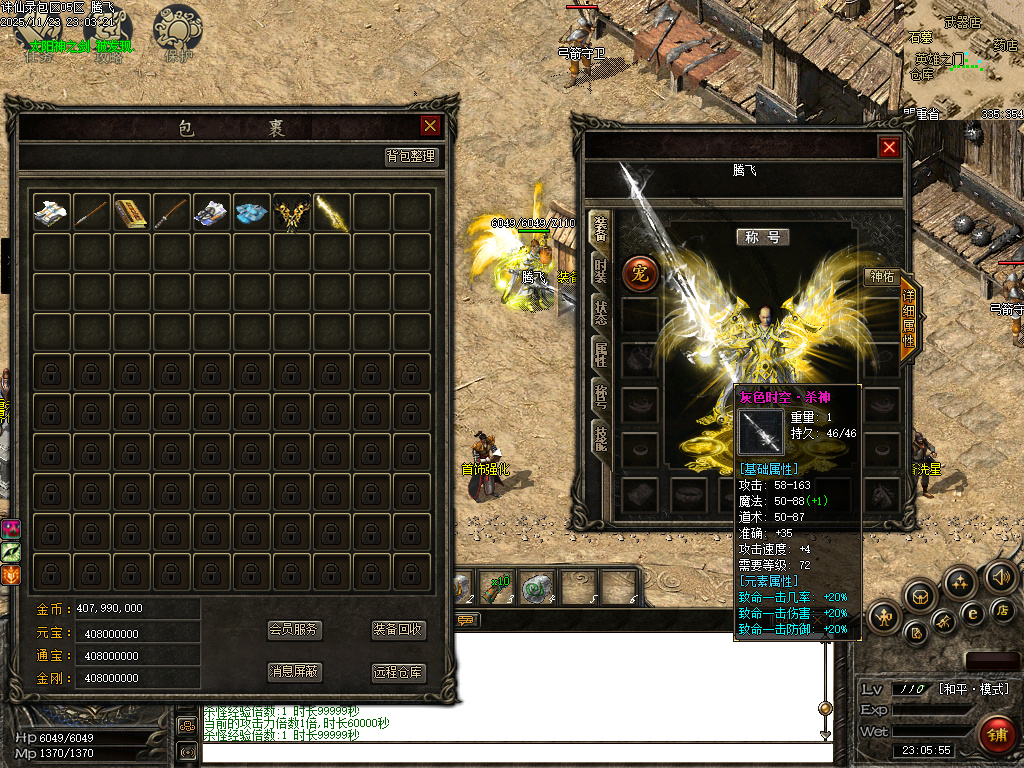
Task: Open the red 宠 pet button
Action: point(640,275)
